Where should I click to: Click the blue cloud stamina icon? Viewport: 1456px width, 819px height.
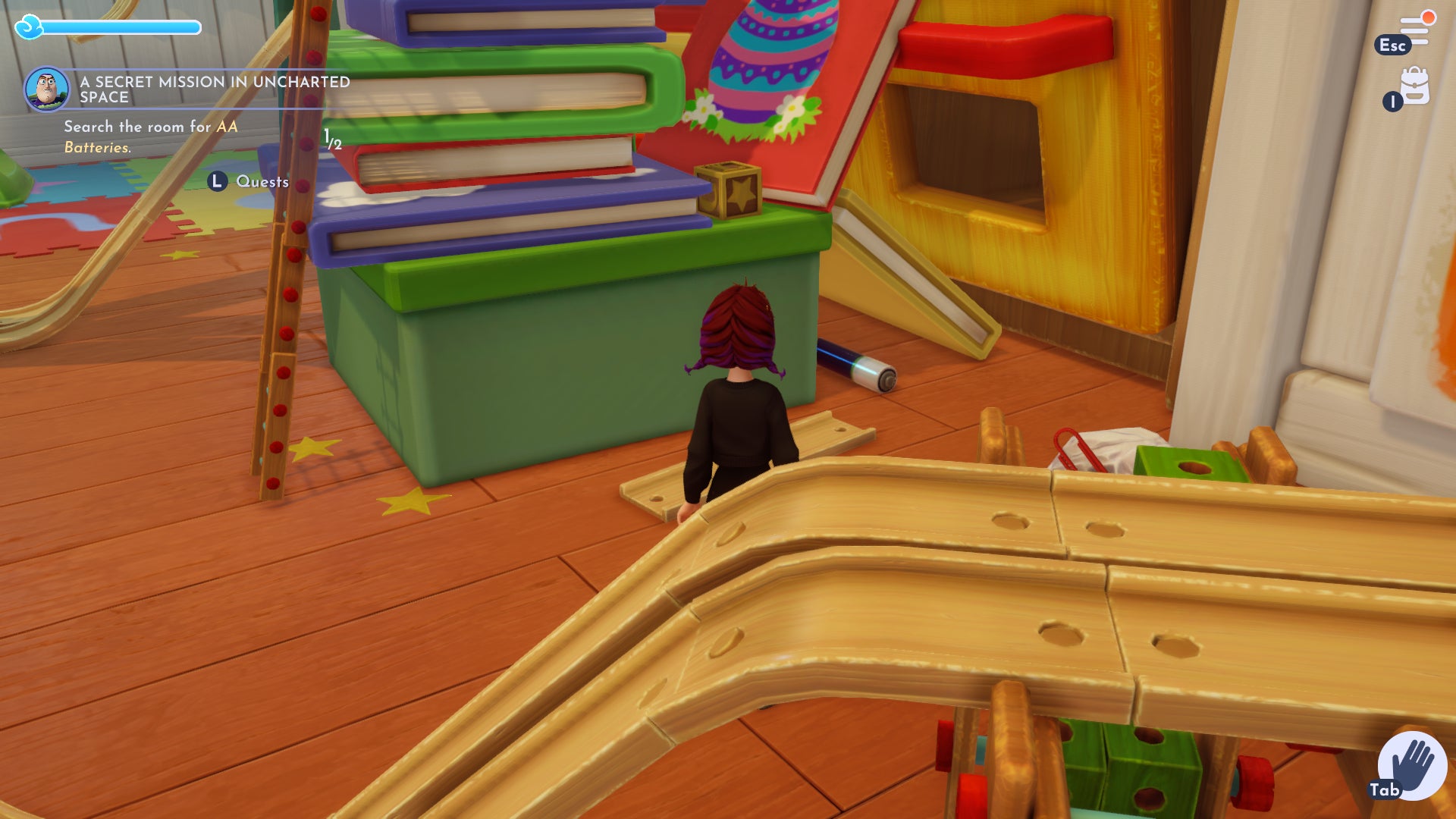pyautogui.click(x=30, y=25)
